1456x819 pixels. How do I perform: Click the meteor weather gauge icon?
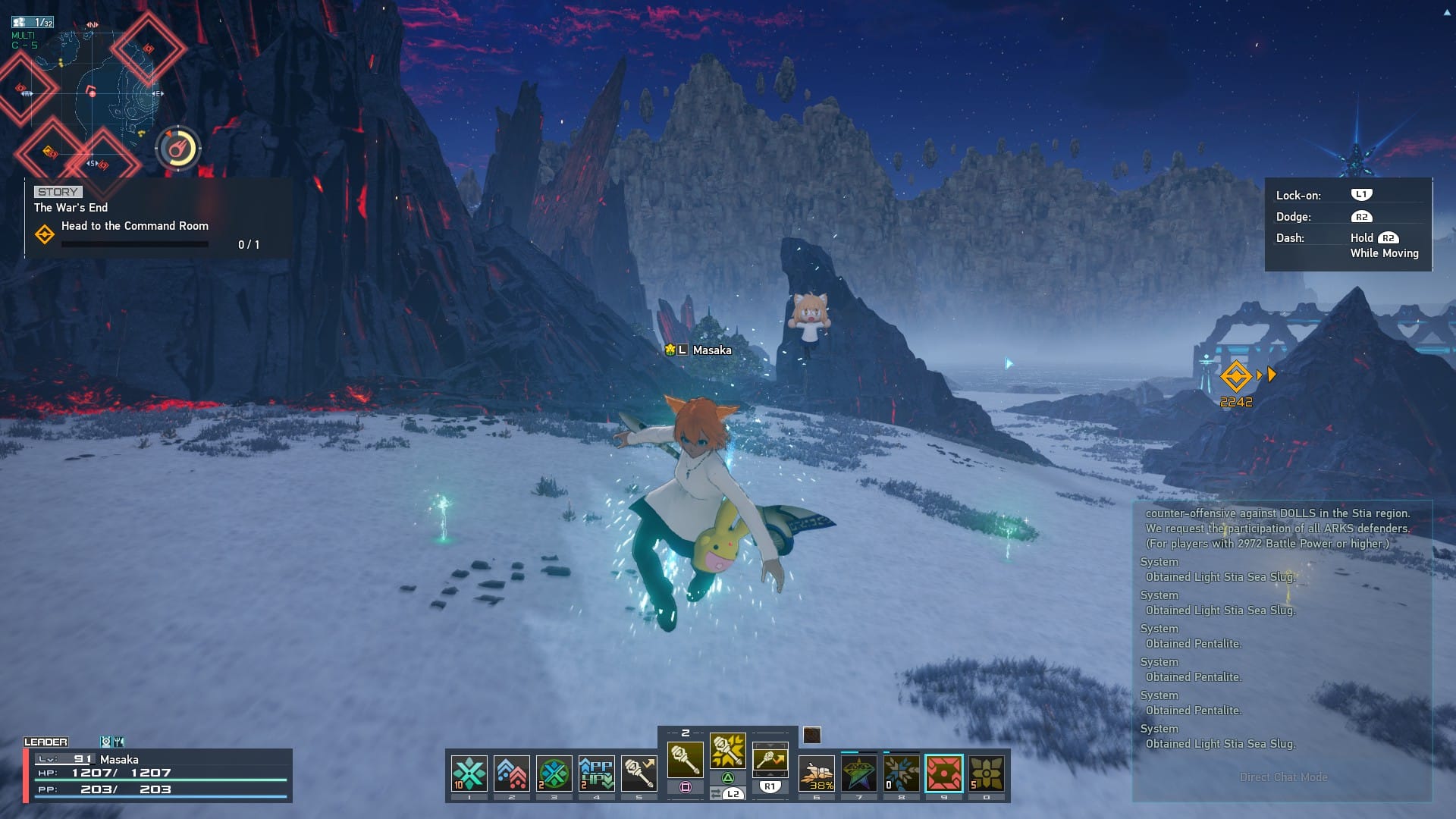pos(178,149)
